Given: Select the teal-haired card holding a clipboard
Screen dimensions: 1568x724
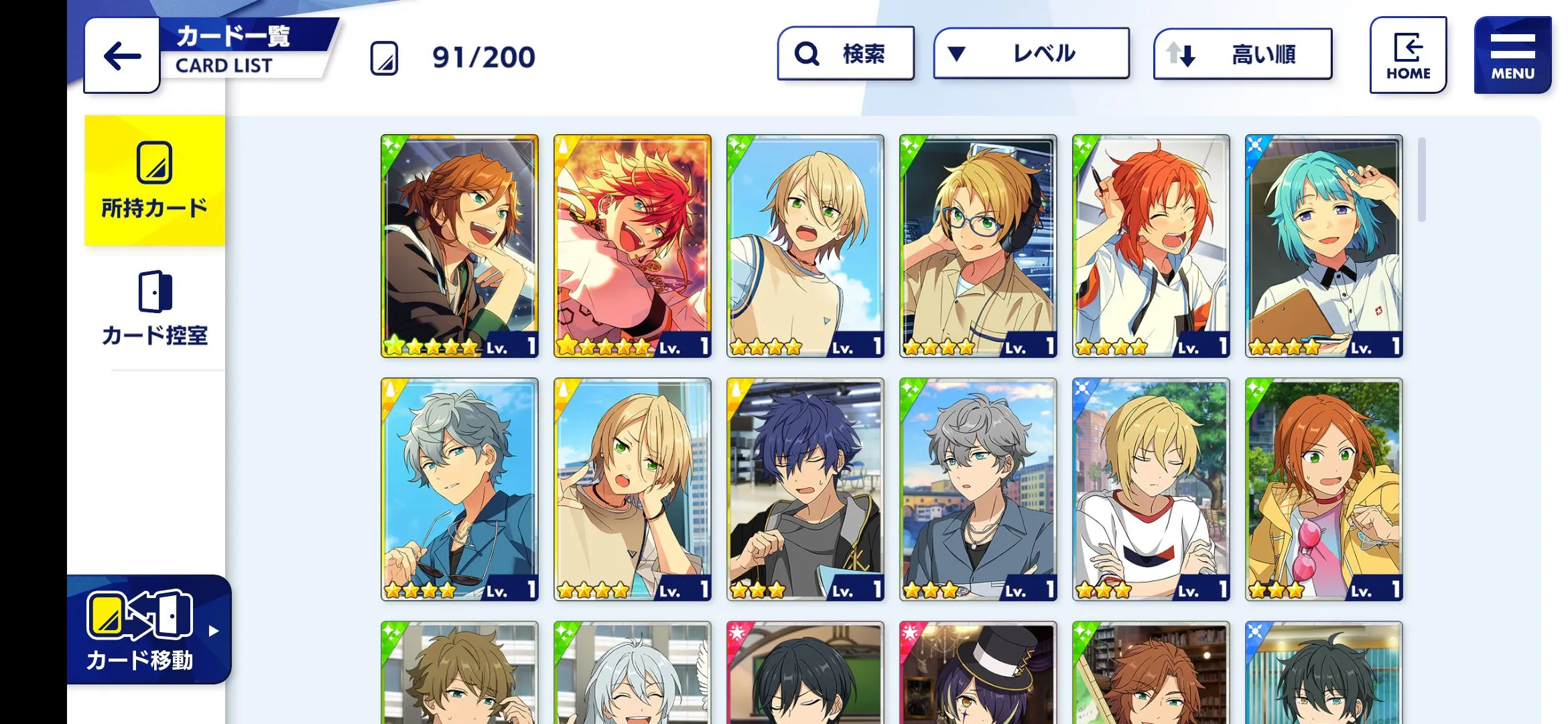Looking at the screenshot, I should (x=1323, y=246).
